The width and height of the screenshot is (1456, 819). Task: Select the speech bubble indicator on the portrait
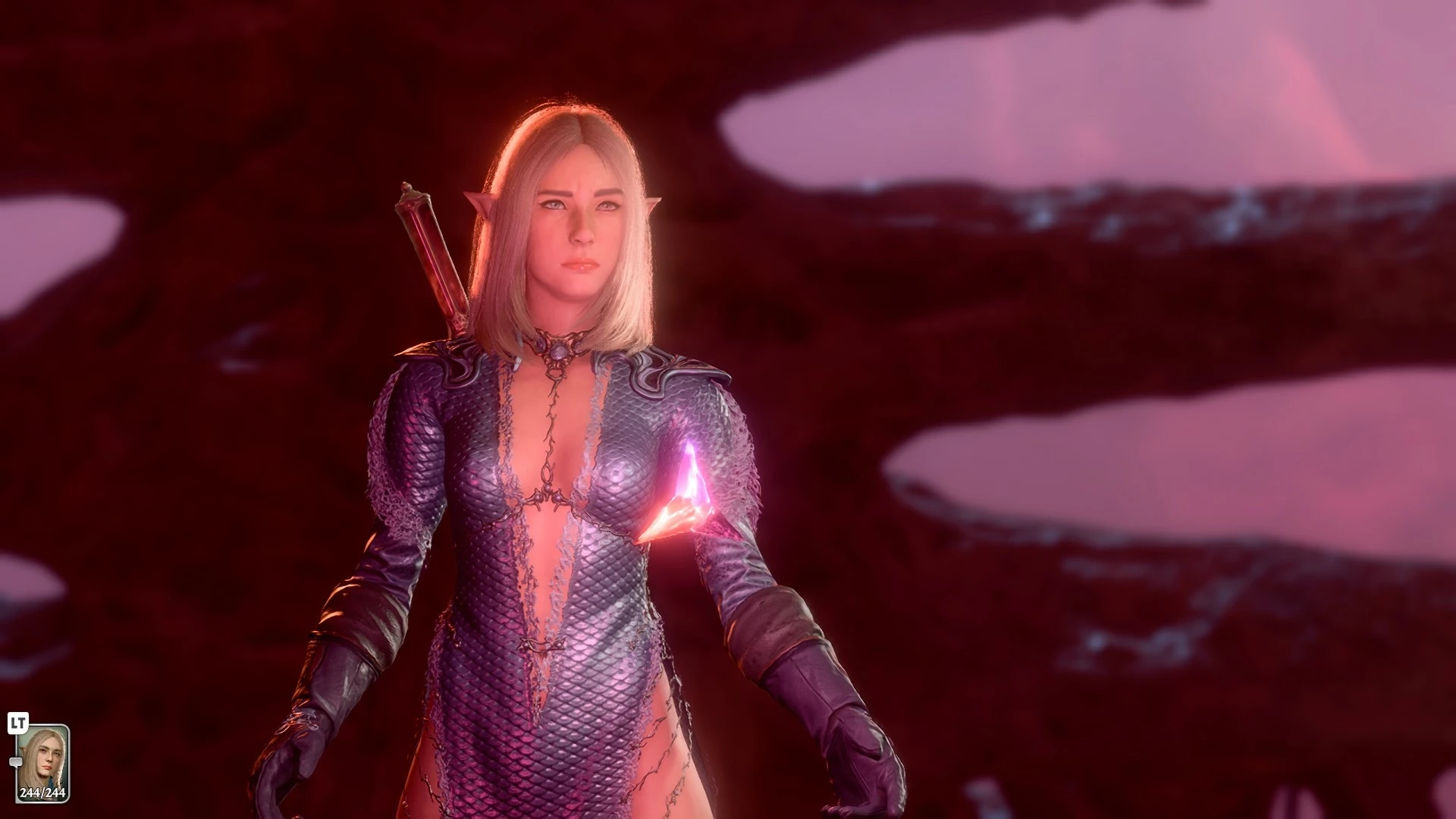[x=16, y=761]
